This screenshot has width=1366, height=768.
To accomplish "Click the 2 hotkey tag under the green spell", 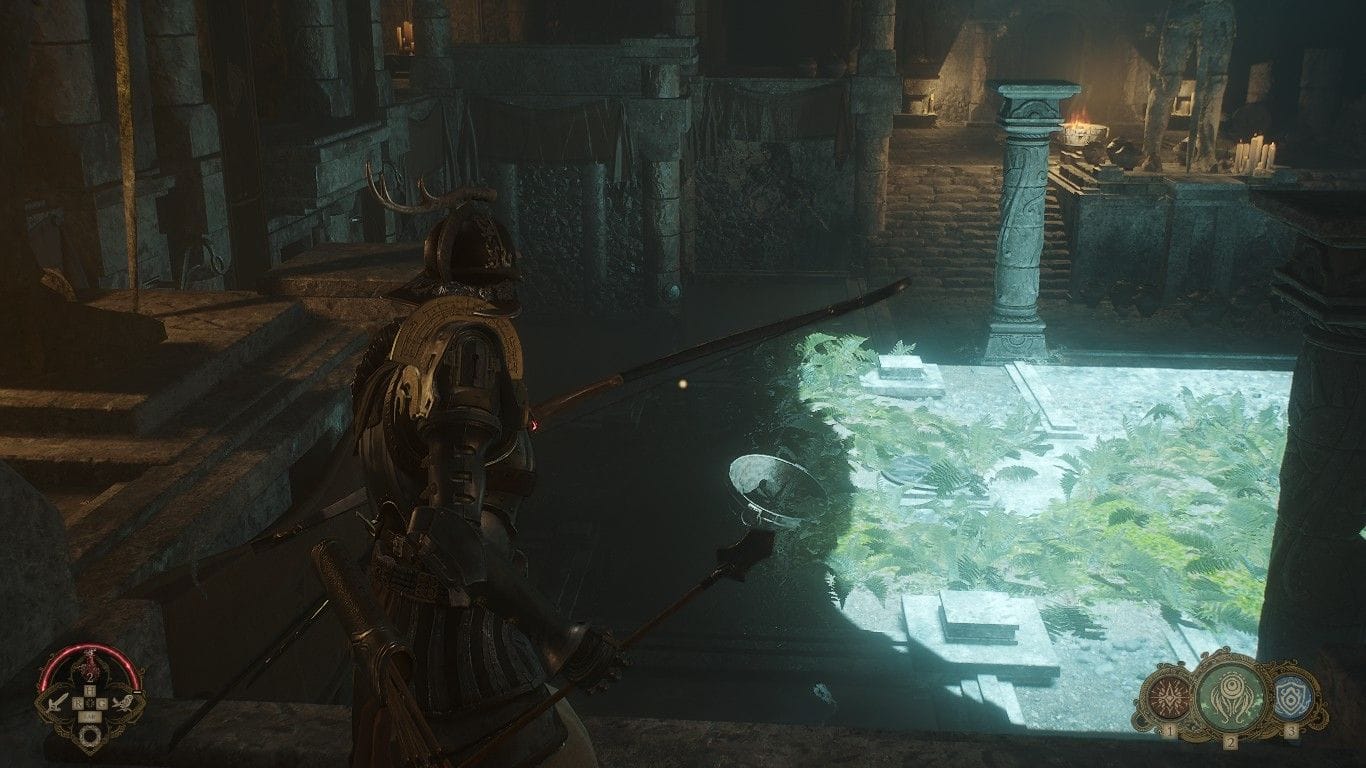I will point(1231,741).
